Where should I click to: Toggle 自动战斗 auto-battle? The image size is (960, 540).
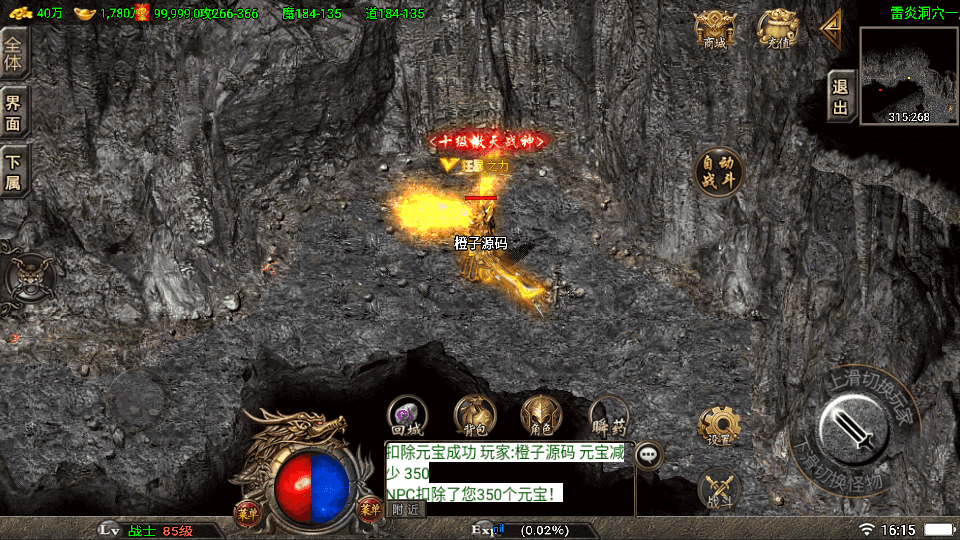pos(720,173)
